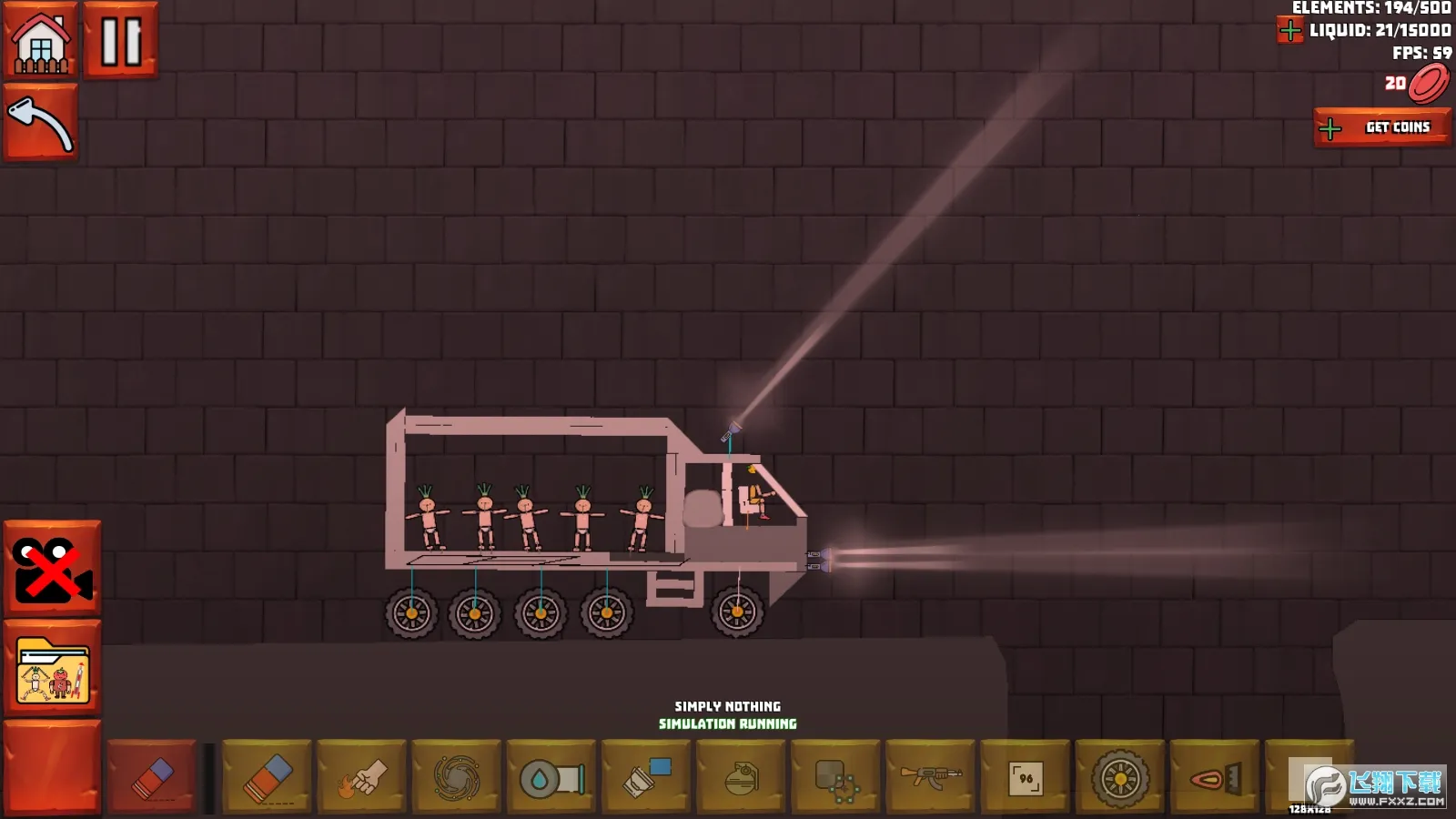Select the assault rifle slot
Image resolution: width=1456 pixels, height=819 pixels.
[930, 776]
